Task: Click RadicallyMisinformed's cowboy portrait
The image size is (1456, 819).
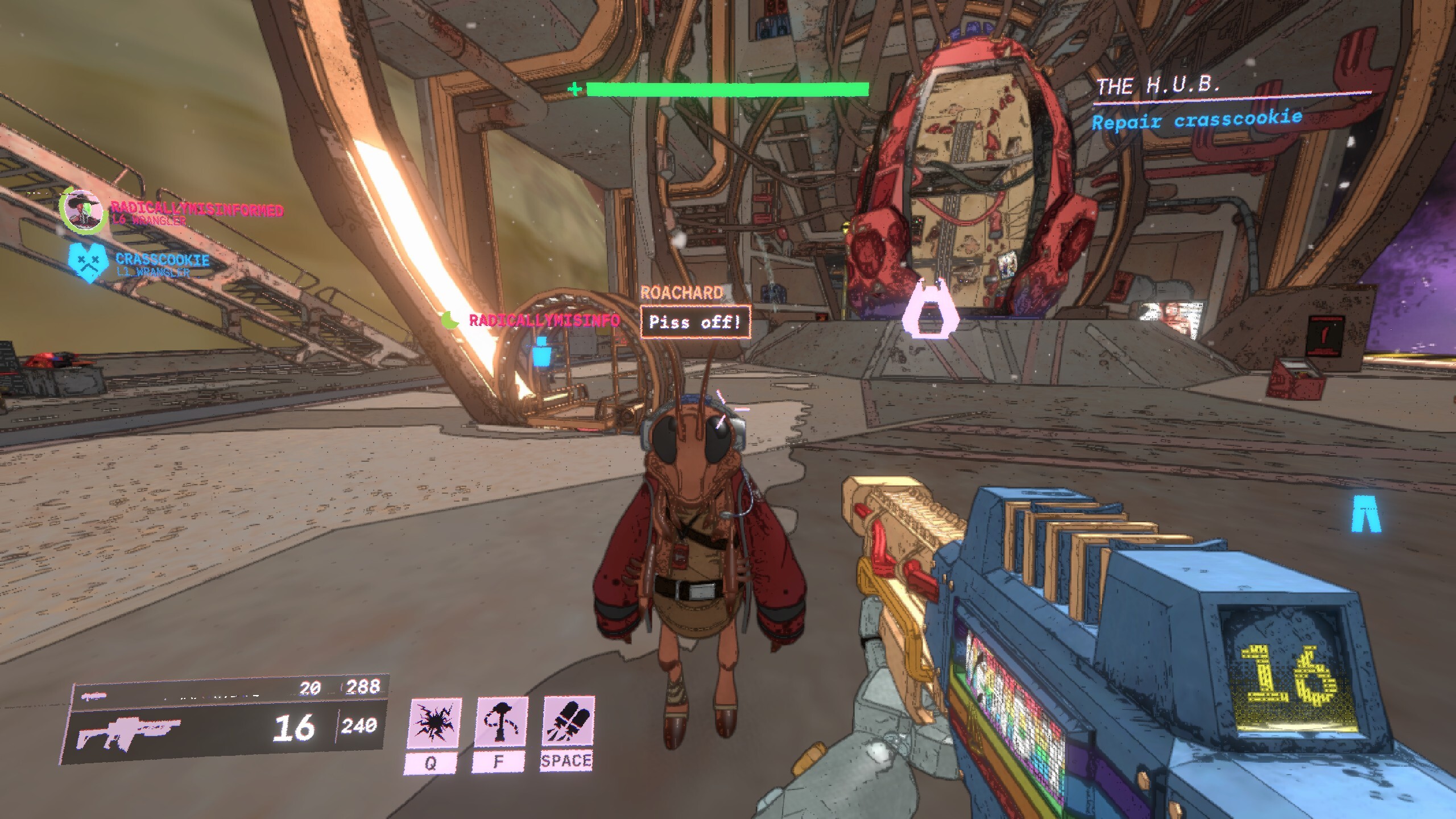Action: pyautogui.click(x=84, y=210)
